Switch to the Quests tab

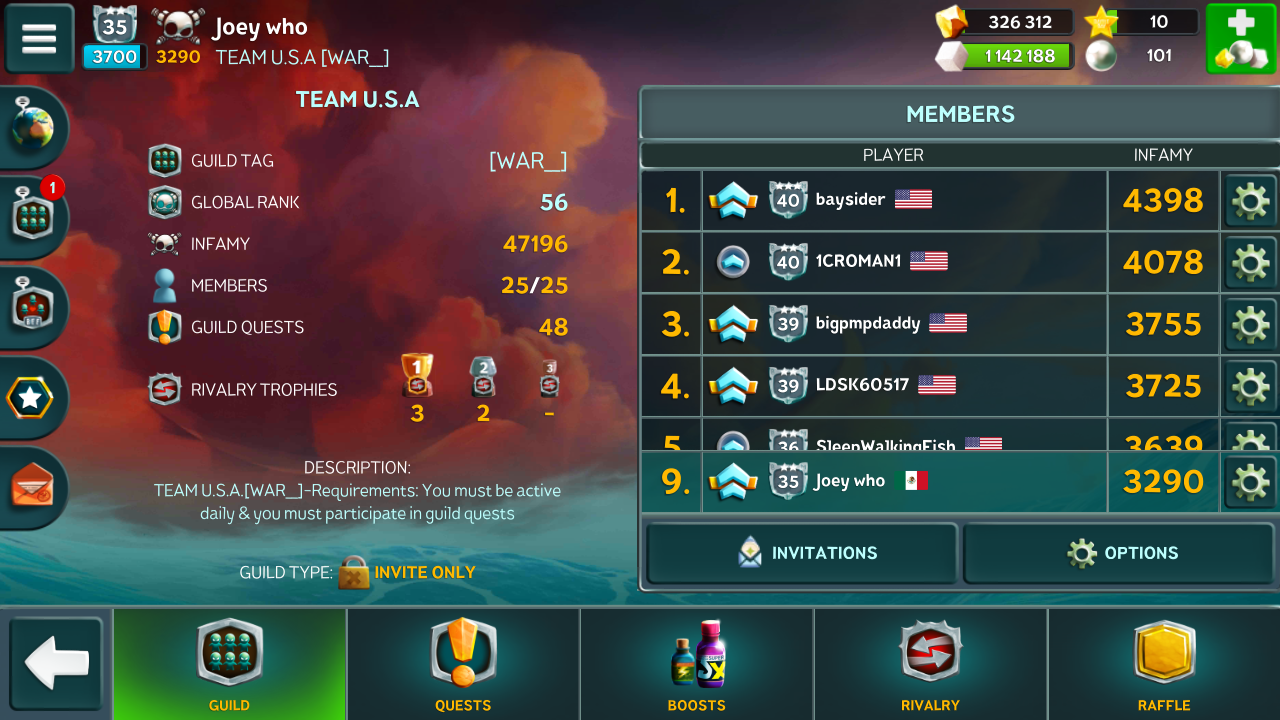463,664
